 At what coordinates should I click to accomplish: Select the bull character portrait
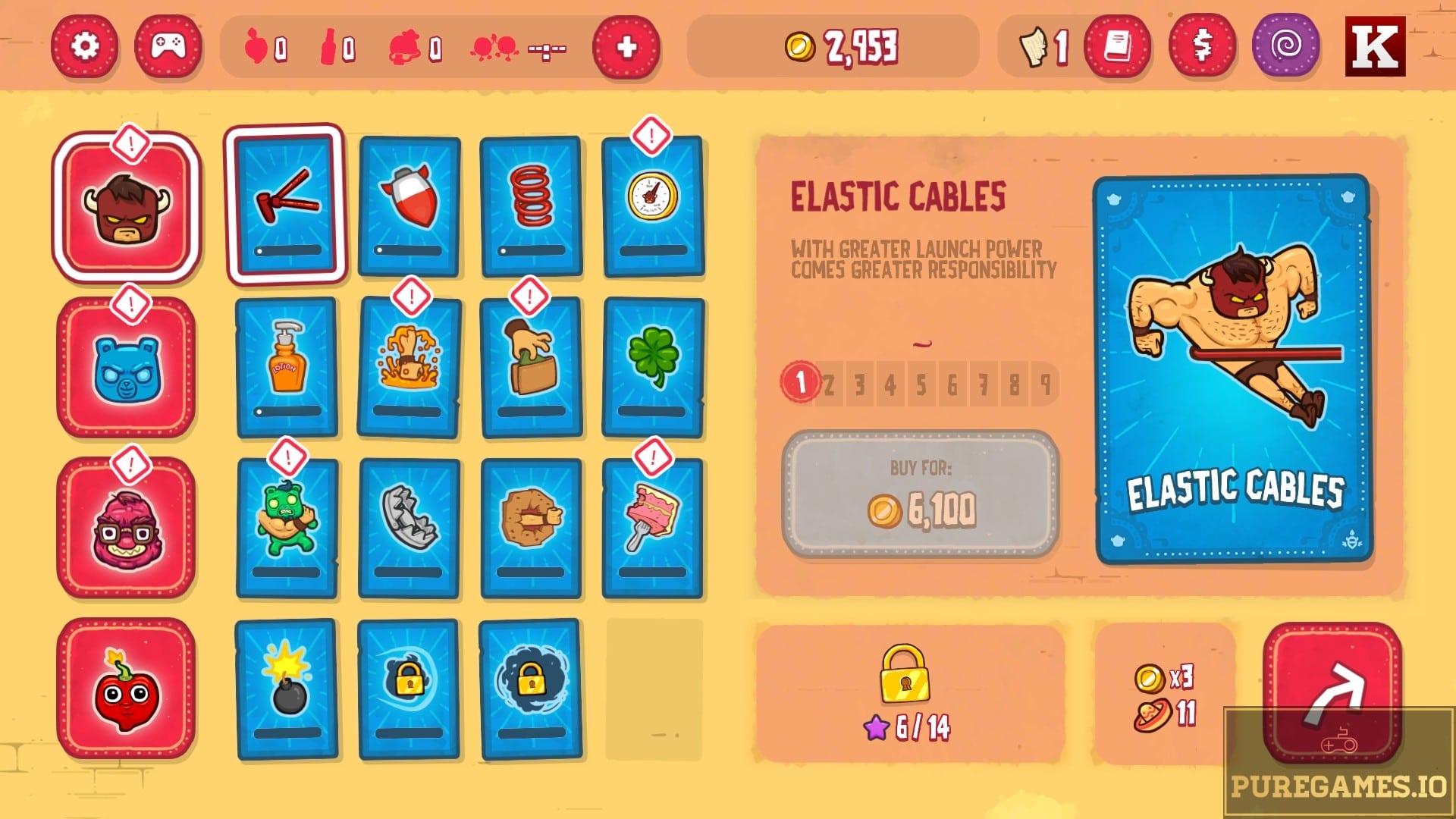127,206
